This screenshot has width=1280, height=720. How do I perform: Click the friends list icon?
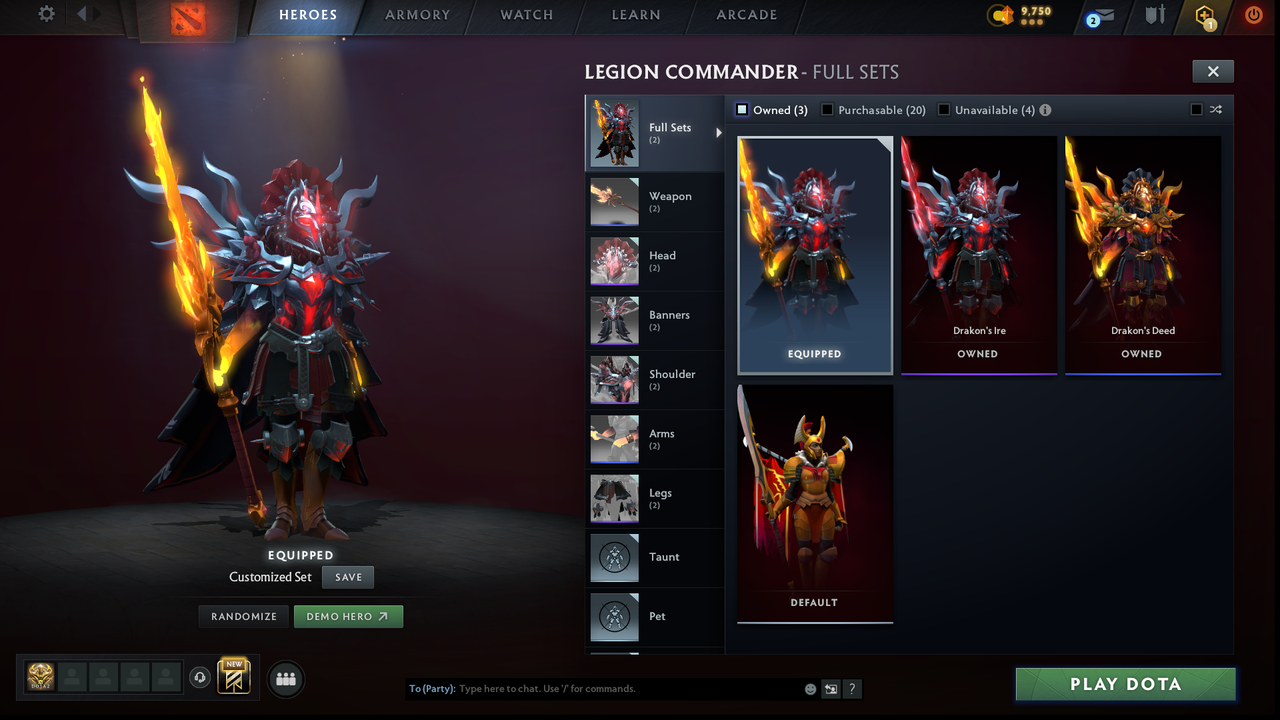(x=285, y=679)
